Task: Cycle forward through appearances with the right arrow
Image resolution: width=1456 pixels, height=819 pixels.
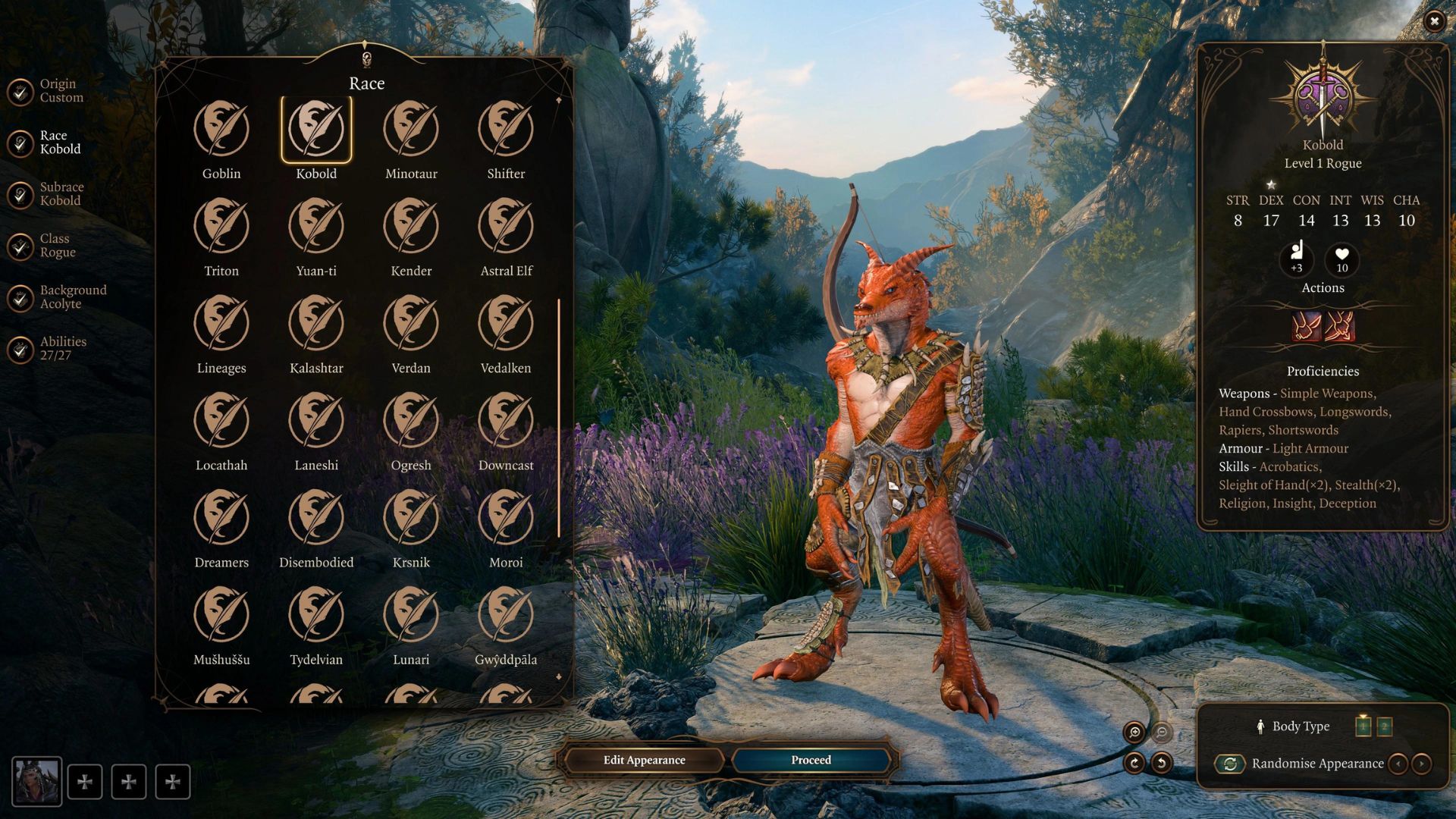Action: pos(1420,764)
